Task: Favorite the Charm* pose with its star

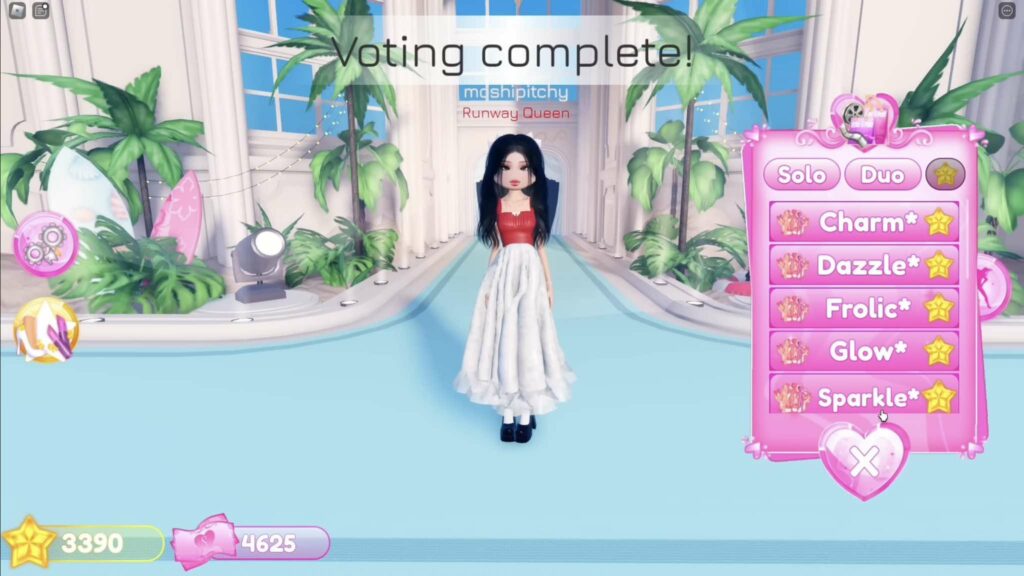Action: (939, 222)
